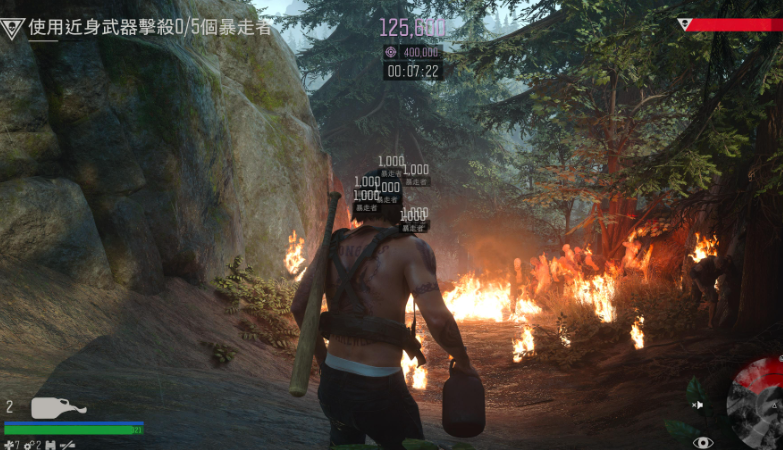The height and width of the screenshot is (450, 783).
Task: Click the target score medal icon
Action: (391, 52)
